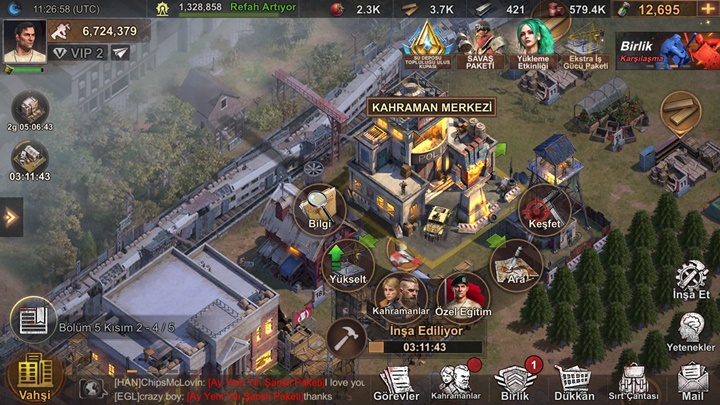Select the Keşfet action
Screen dimensions: 720x405
coord(546,207)
